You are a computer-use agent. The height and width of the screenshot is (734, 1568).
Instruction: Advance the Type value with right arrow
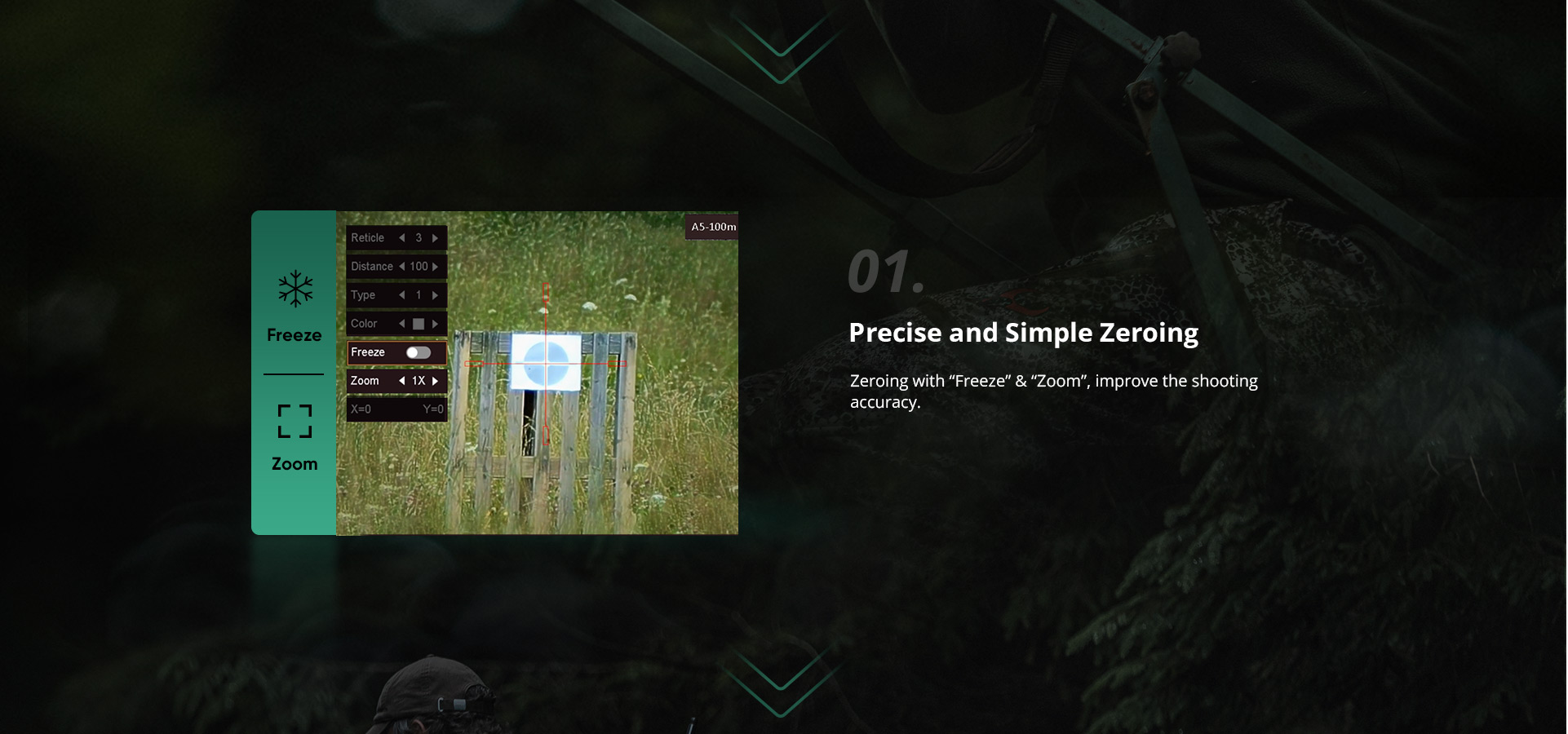(x=436, y=295)
